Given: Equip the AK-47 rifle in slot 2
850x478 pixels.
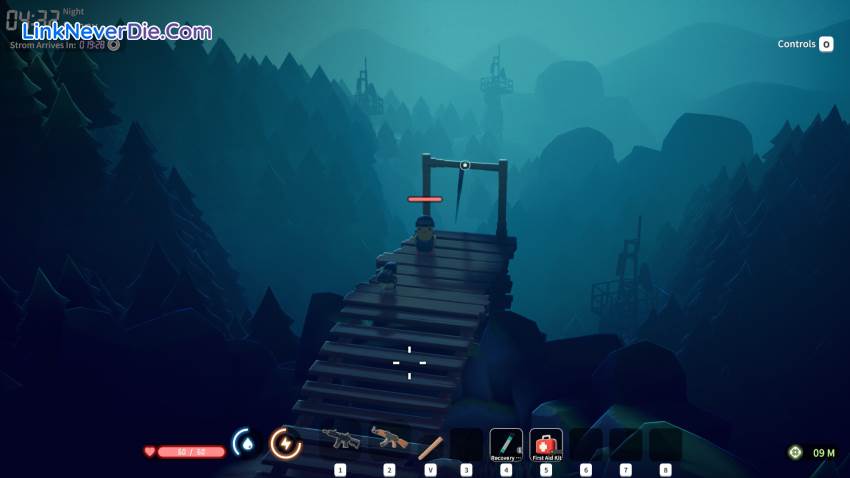Looking at the screenshot, I should point(388,440).
